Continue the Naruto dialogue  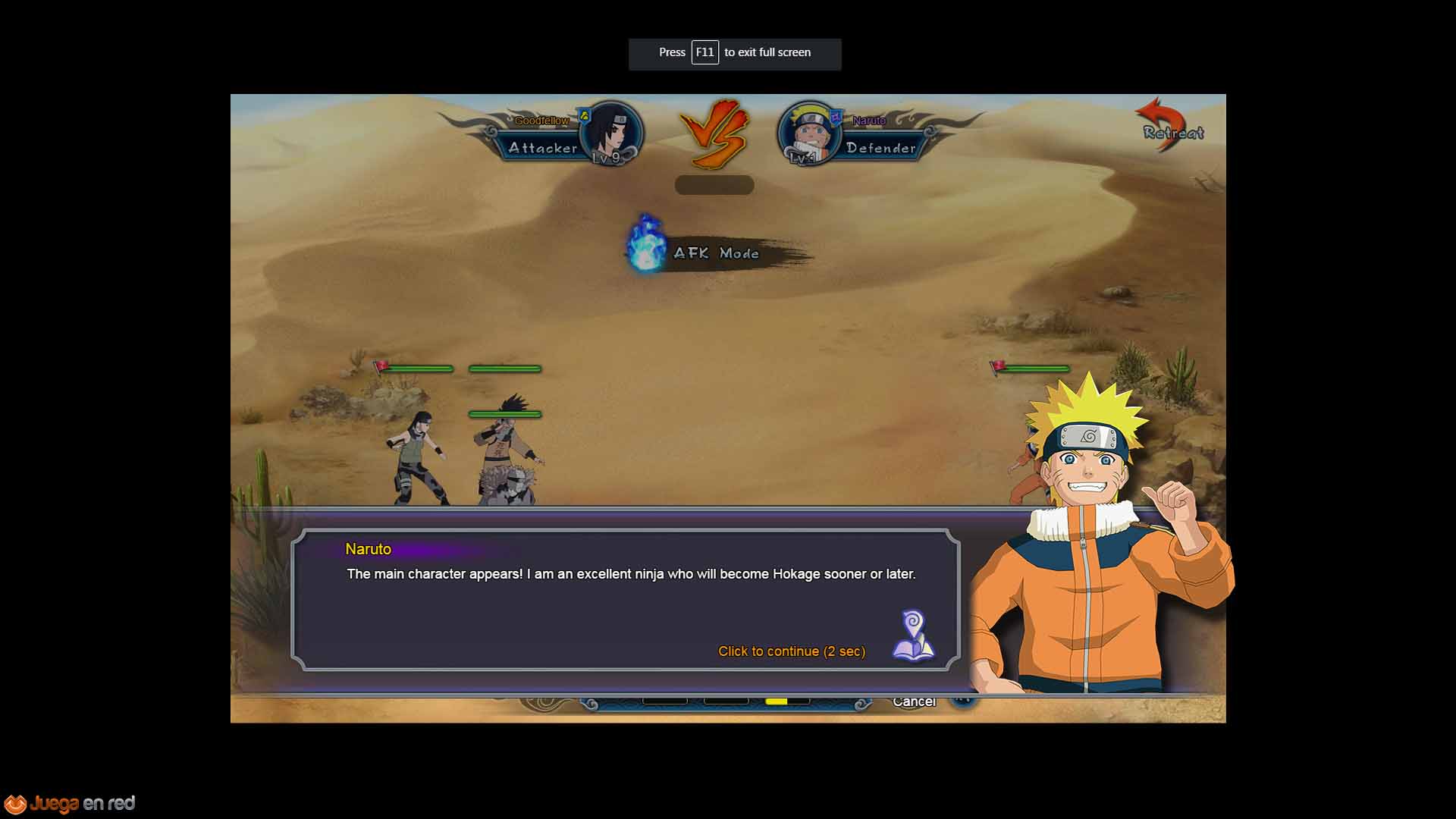(791, 651)
